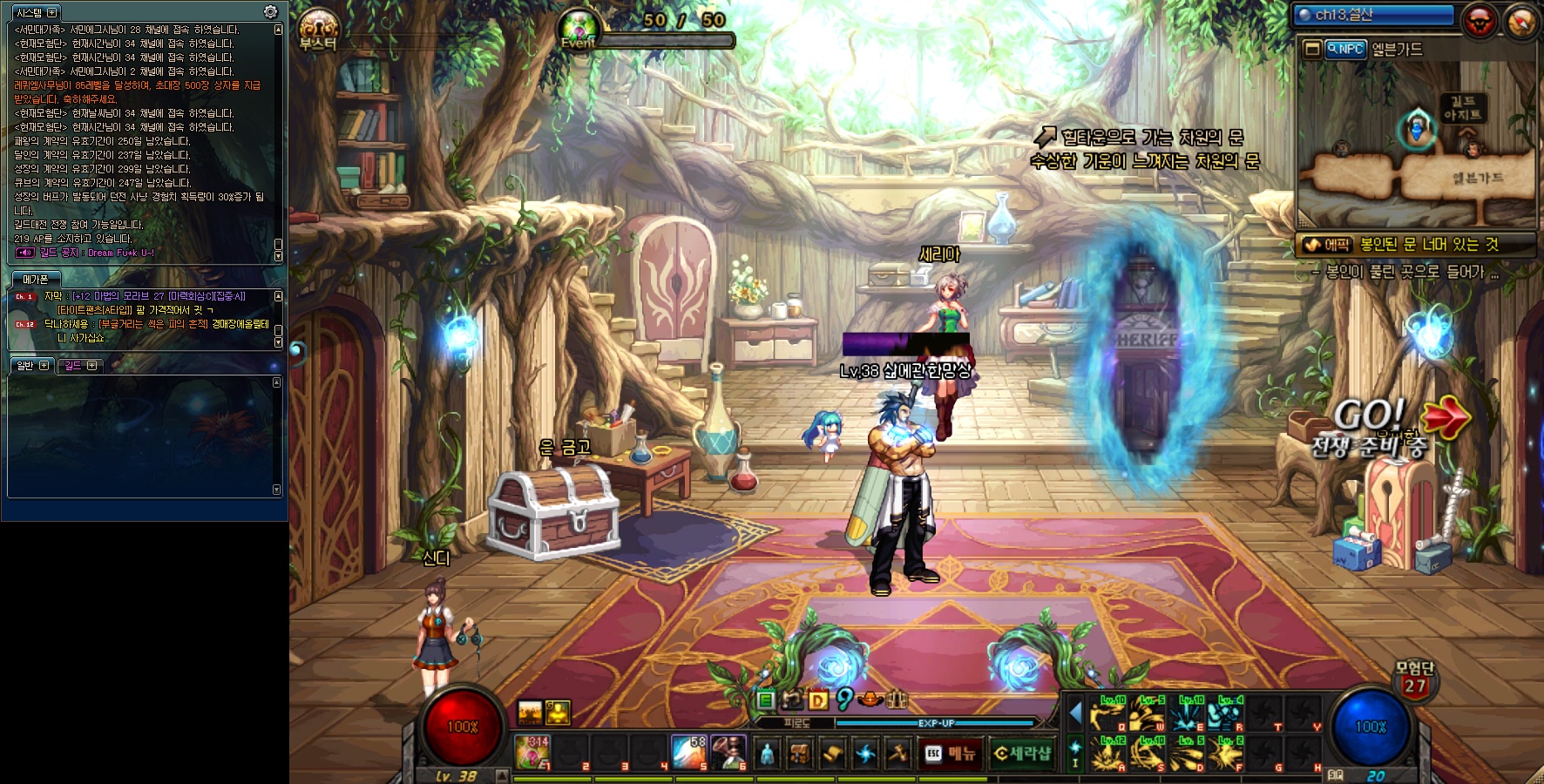Open the chat settings gear
1544x784 pixels.
[270, 12]
